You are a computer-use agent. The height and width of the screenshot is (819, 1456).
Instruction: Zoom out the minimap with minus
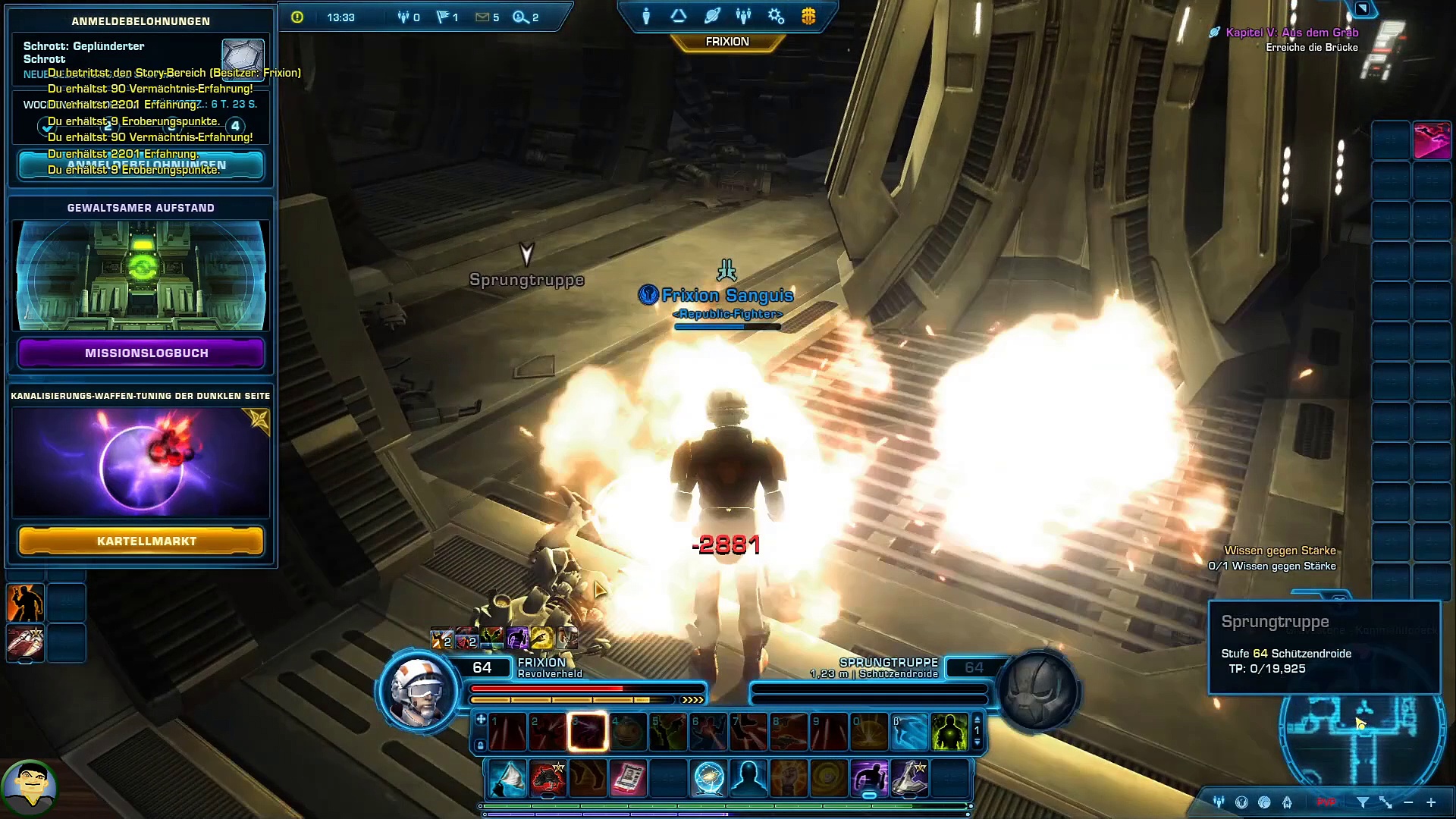click(1408, 802)
